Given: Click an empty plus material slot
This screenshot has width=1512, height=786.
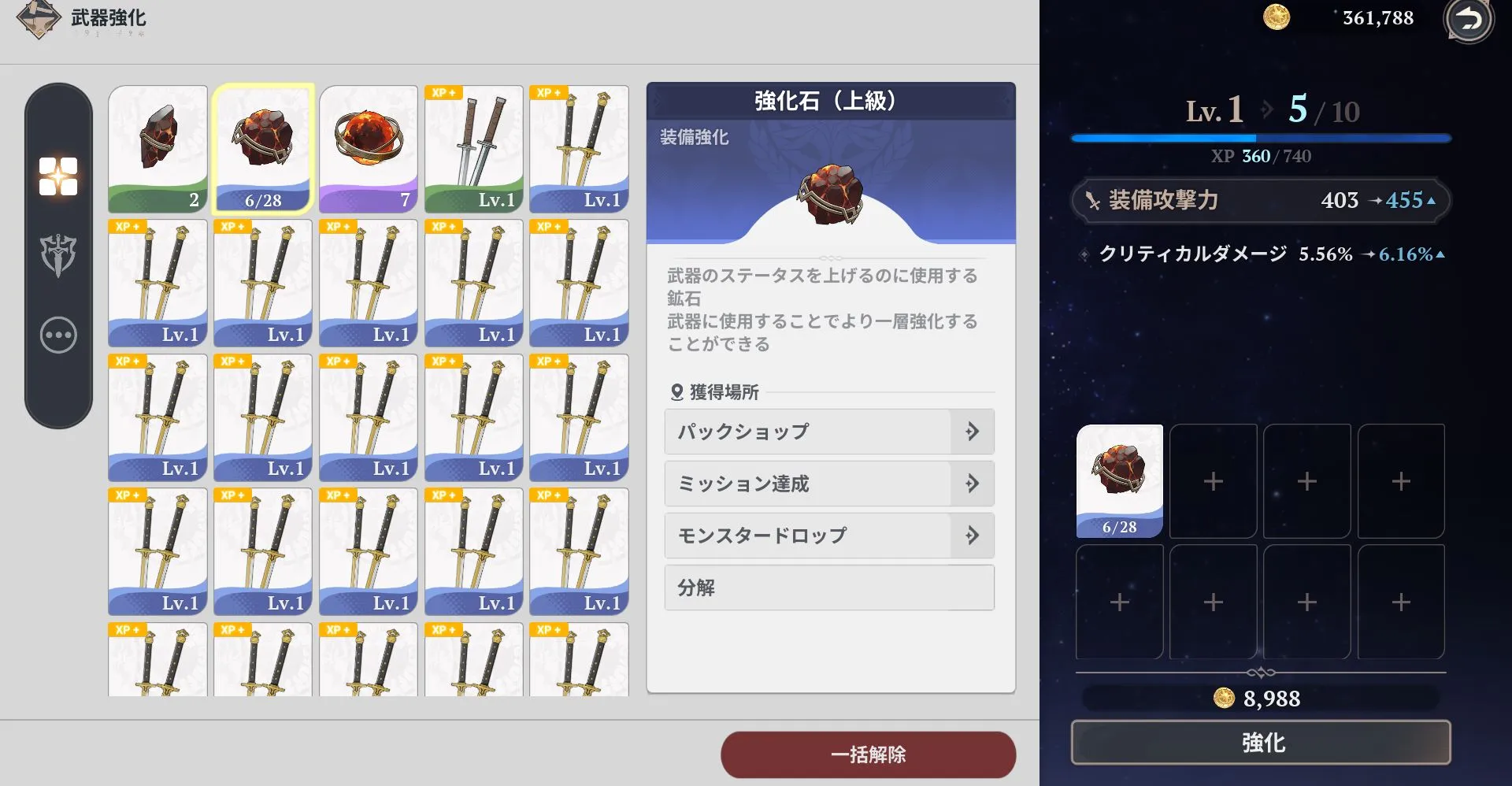Looking at the screenshot, I should [1213, 480].
